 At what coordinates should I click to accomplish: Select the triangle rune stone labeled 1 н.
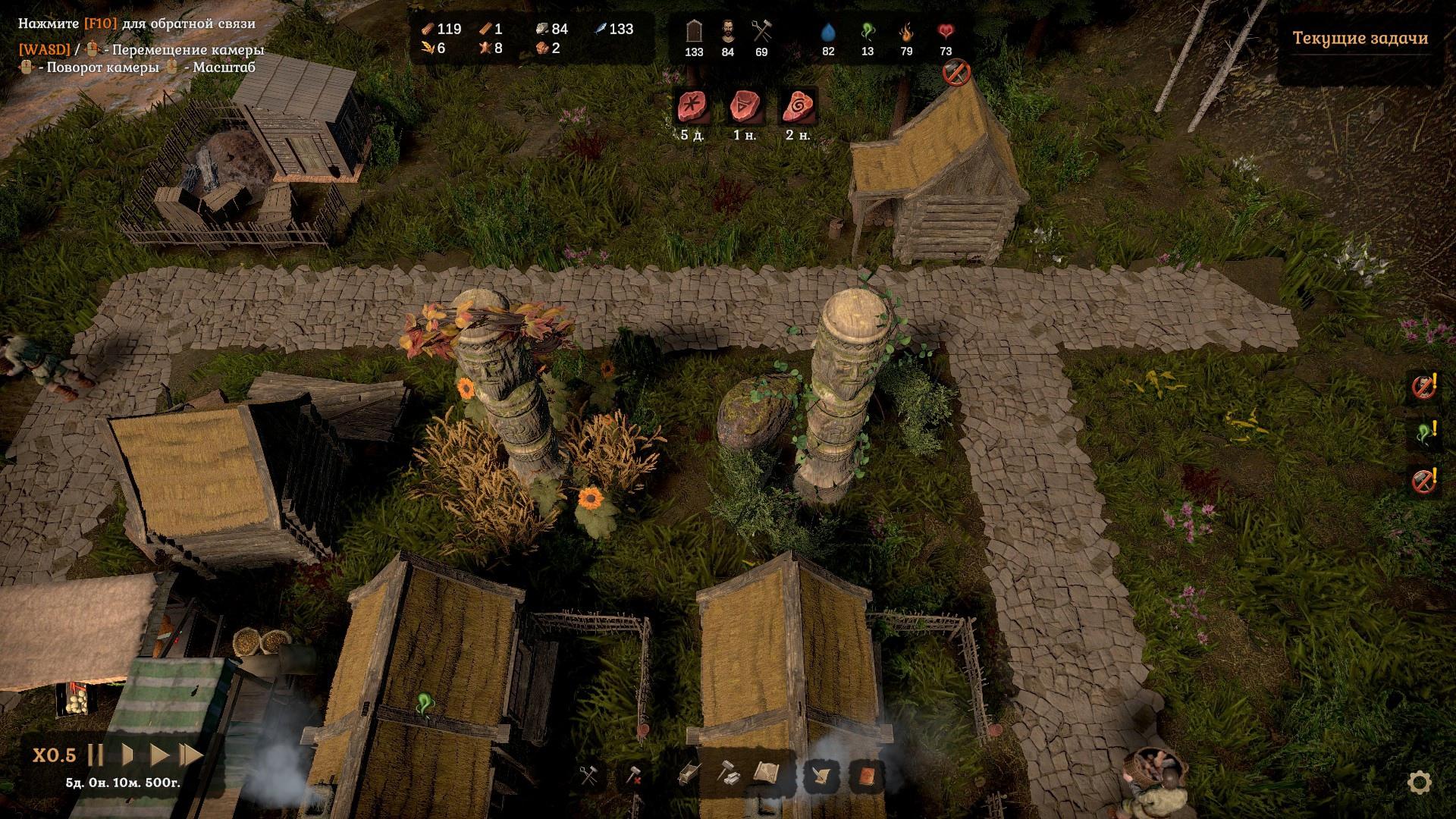745,107
